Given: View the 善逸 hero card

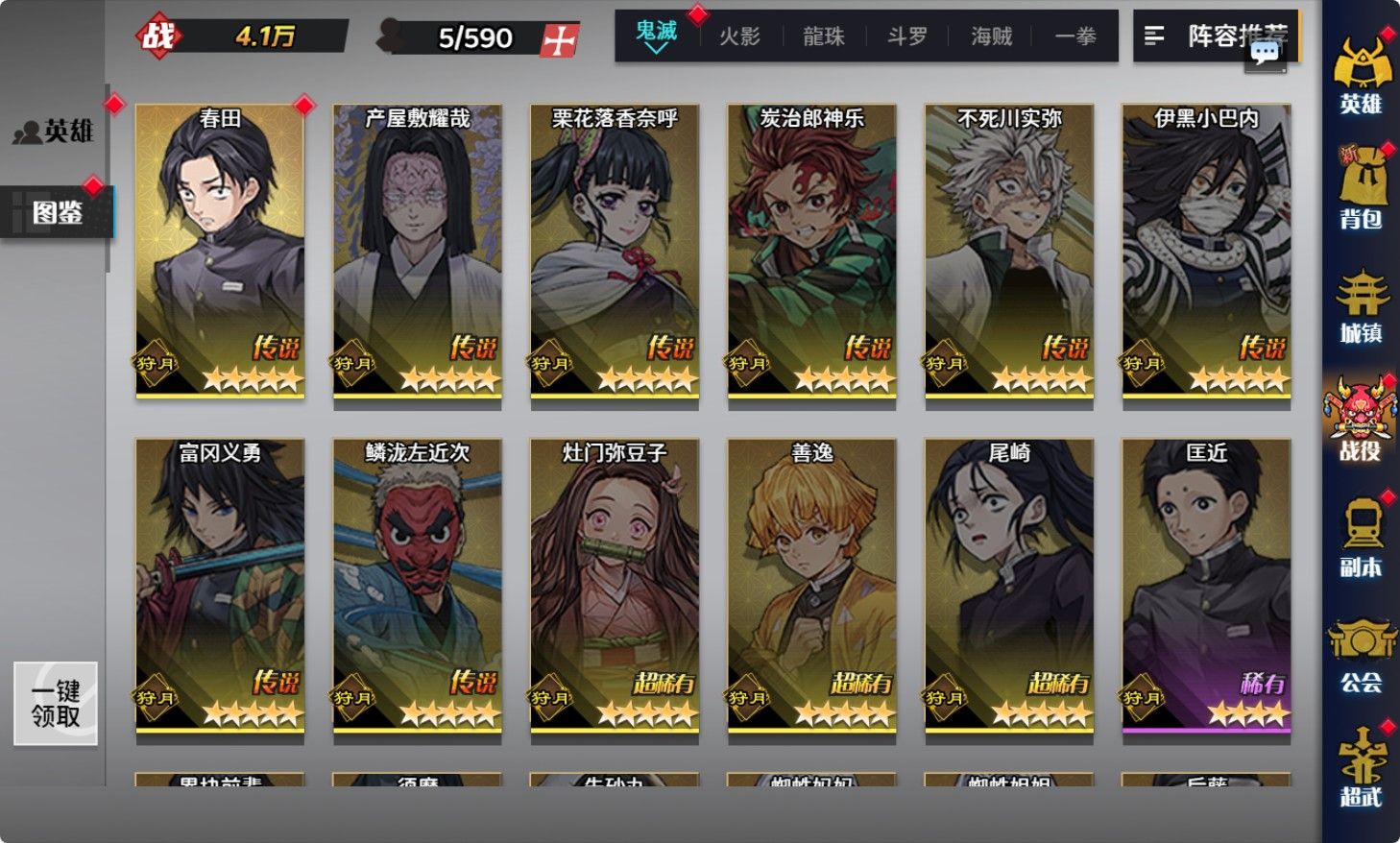Looking at the screenshot, I should 811,584.
